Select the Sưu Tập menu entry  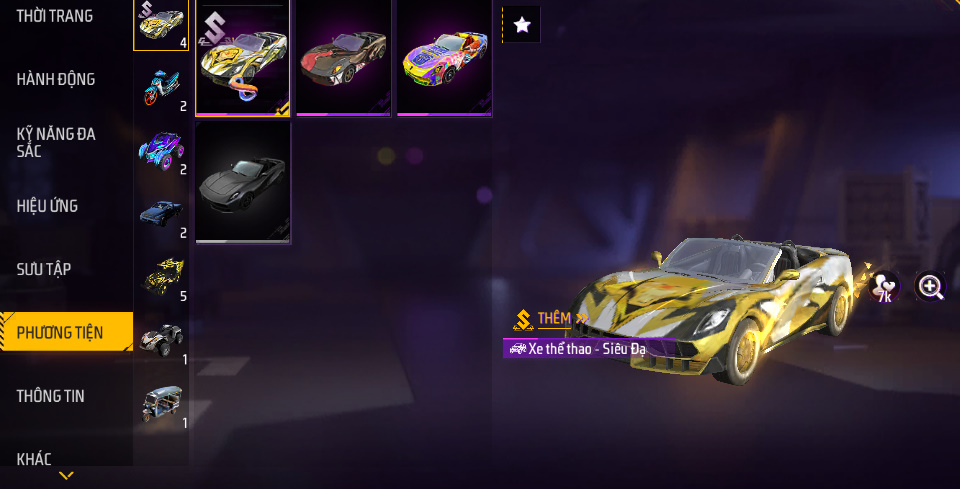click(44, 269)
